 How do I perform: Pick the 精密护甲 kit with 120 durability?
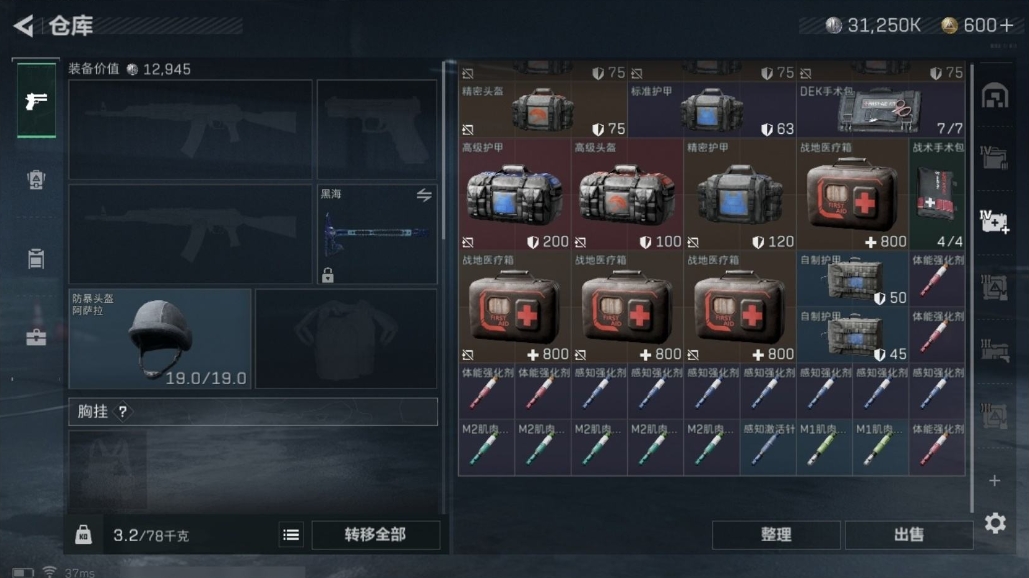[x=740, y=194]
